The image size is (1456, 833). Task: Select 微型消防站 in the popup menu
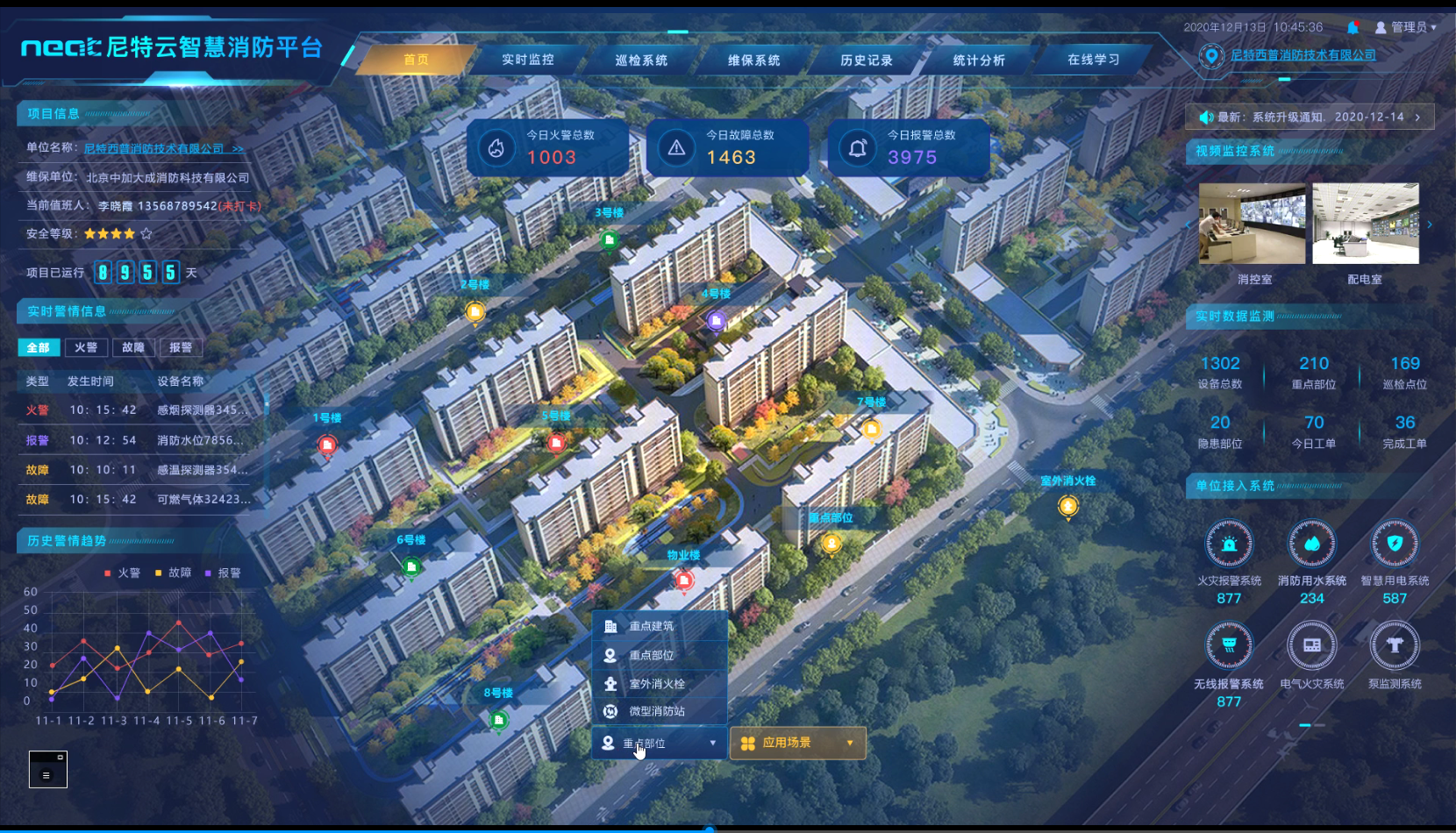click(x=657, y=711)
